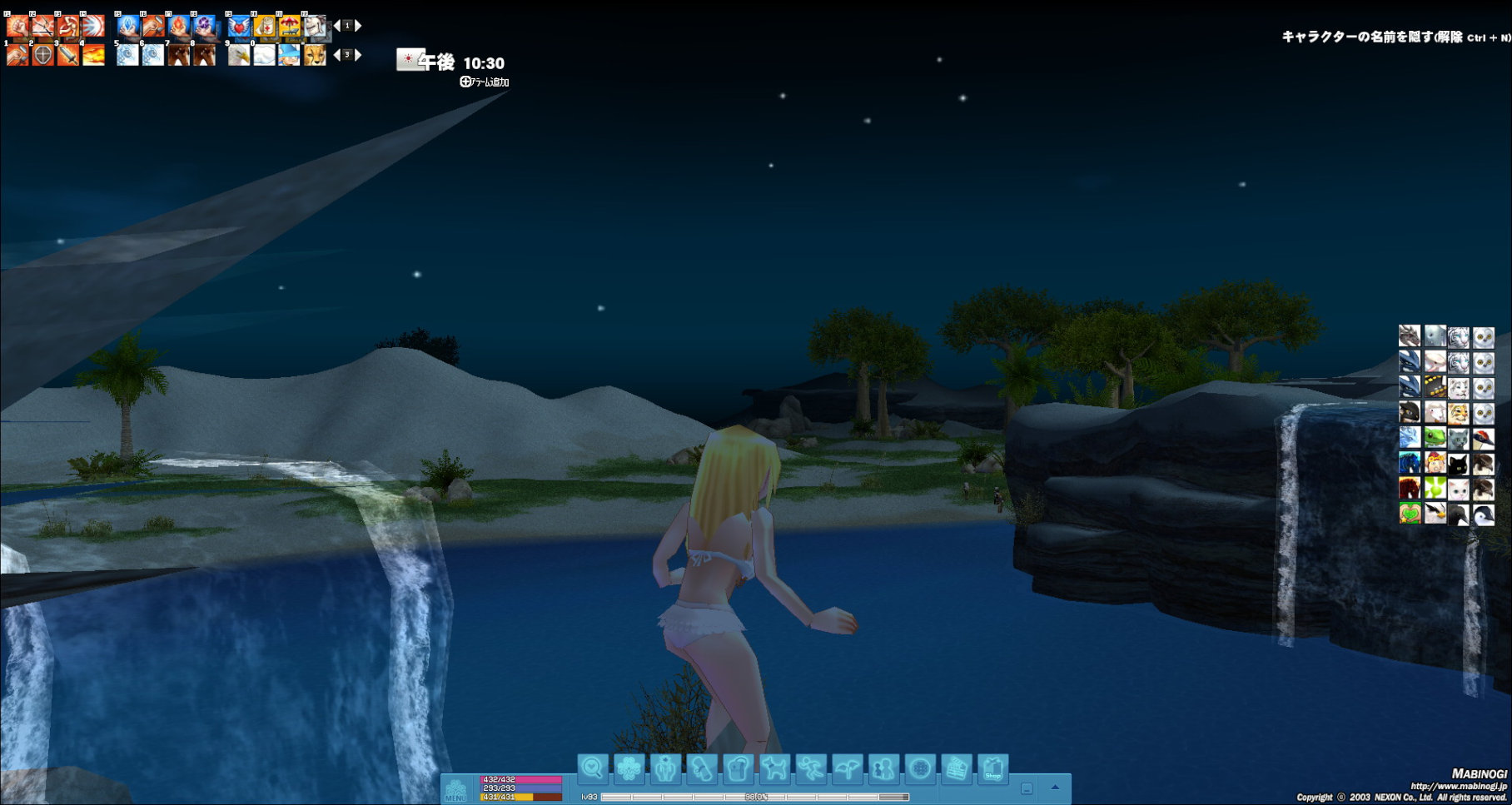
Task: Open the MENU button
Action: coord(455,789)
